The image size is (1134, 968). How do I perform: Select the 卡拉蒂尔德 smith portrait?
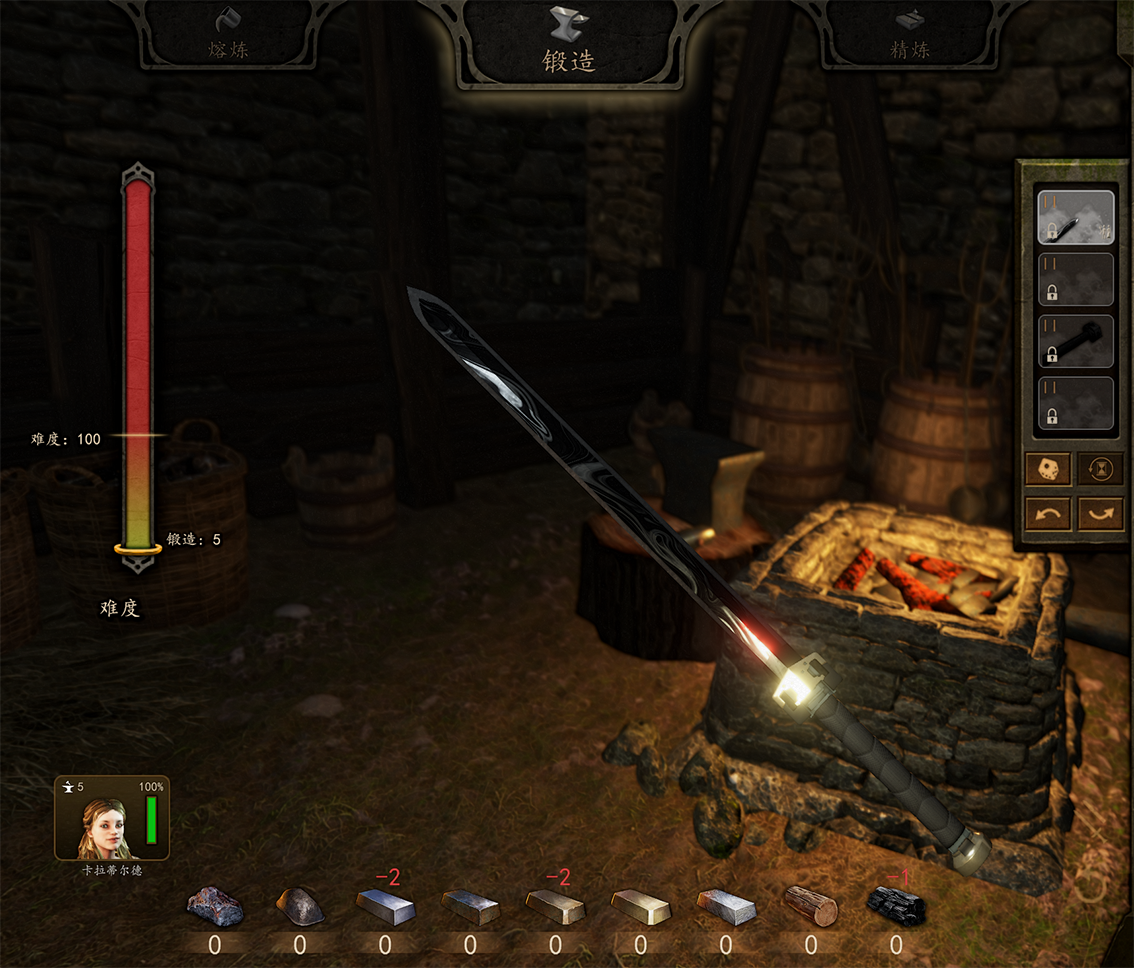point(111,820)
